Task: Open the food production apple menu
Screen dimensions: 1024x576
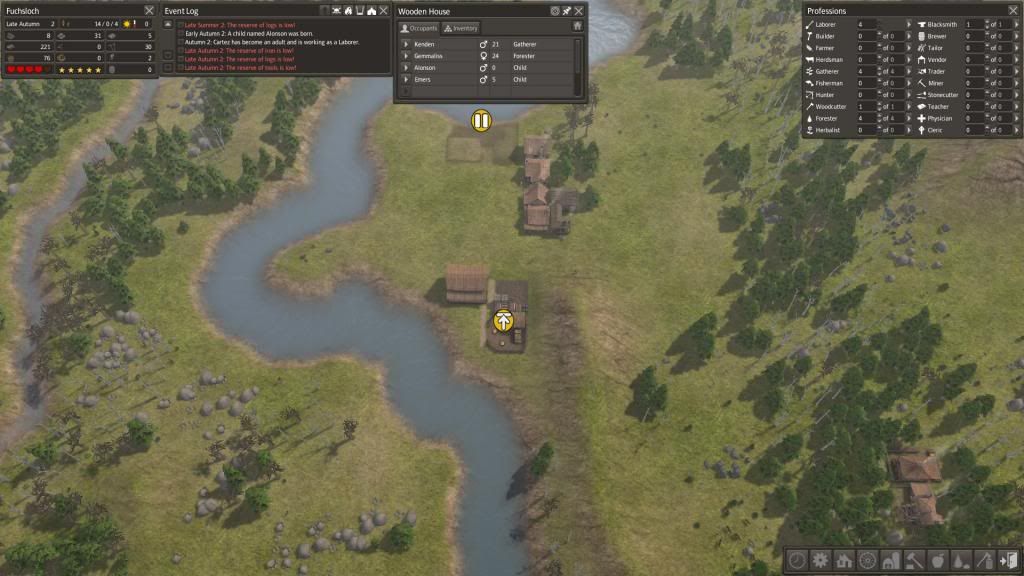Action: pos(938,561)
